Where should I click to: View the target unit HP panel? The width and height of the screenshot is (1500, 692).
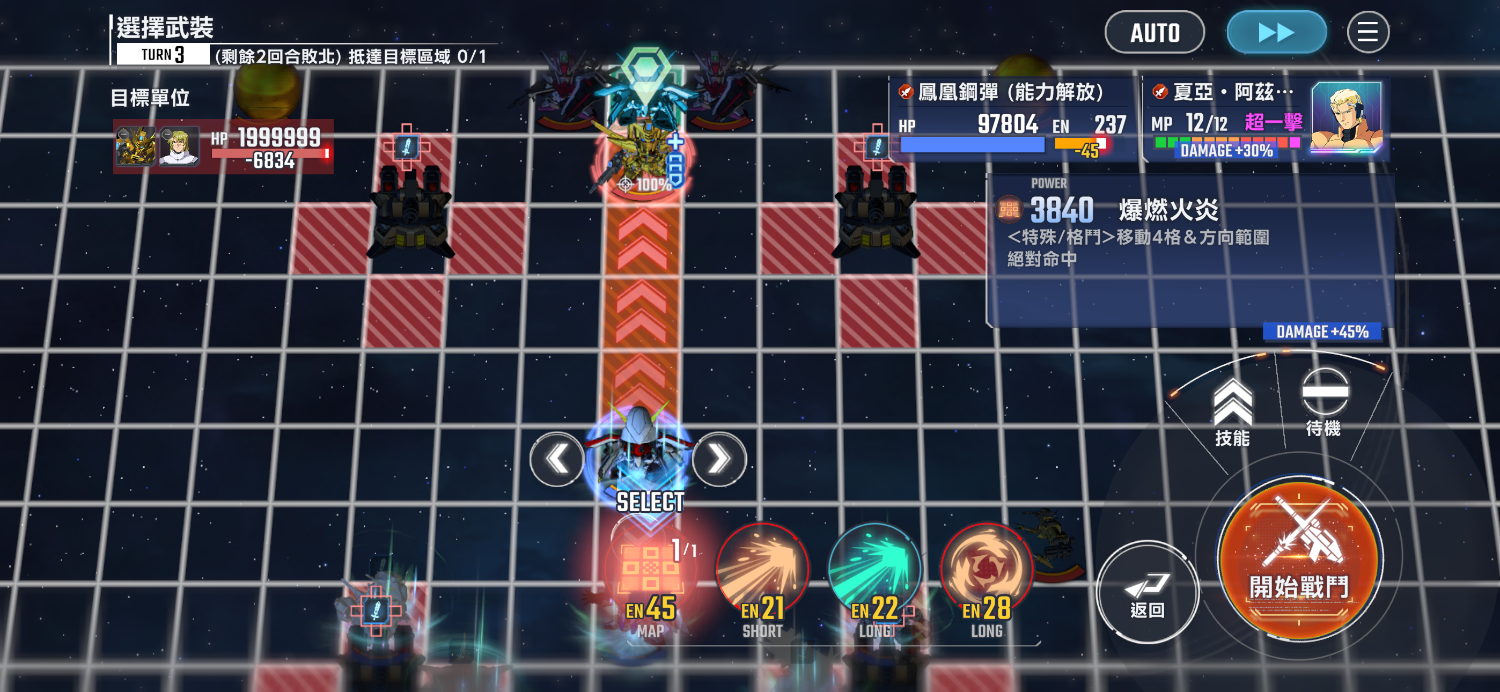tap(223, 146)
